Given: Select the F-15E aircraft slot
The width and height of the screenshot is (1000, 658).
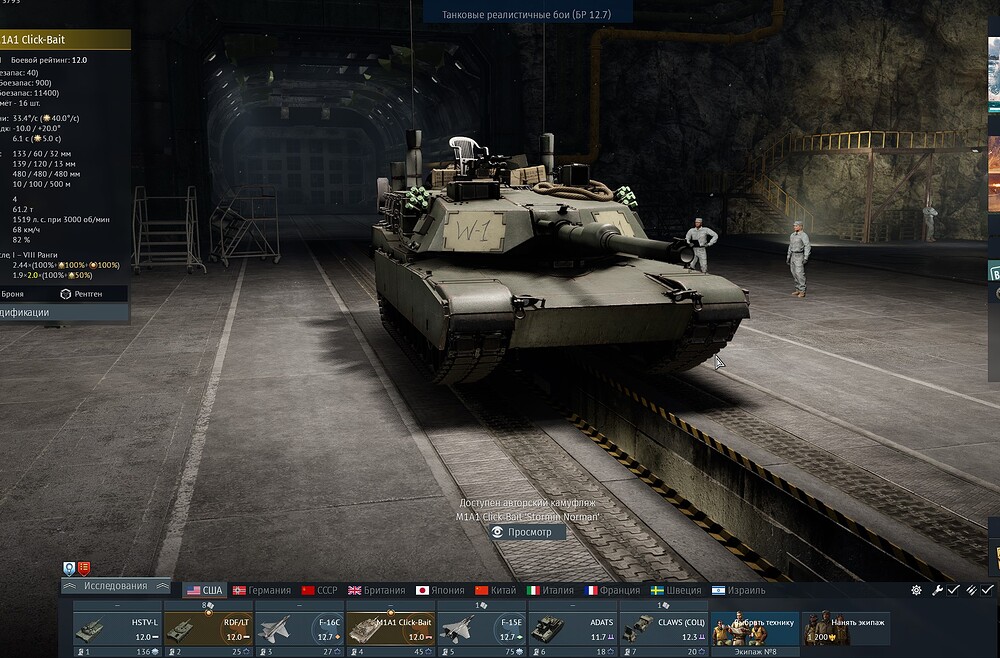Looking at the screenshot, I should [481, 628].
